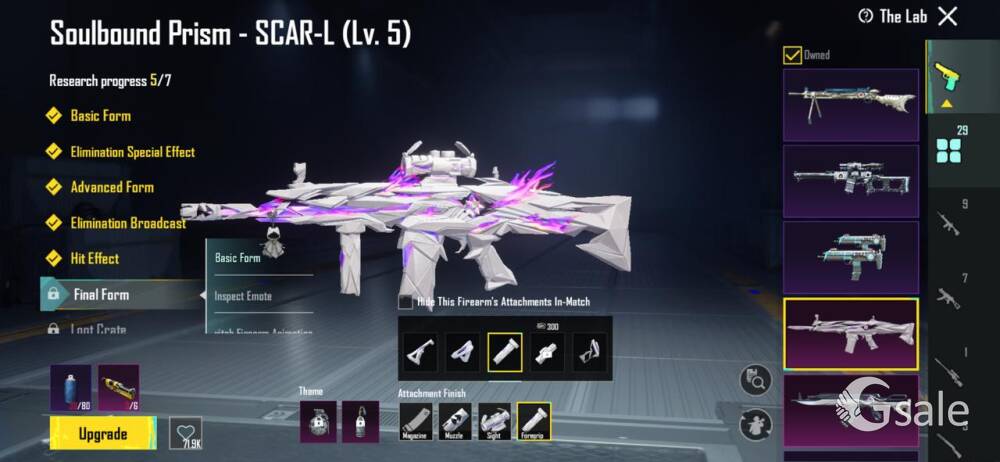The image size is (1000, 462).
Task: Switch to the yellow pistol category tab
Action: [943, 74]
